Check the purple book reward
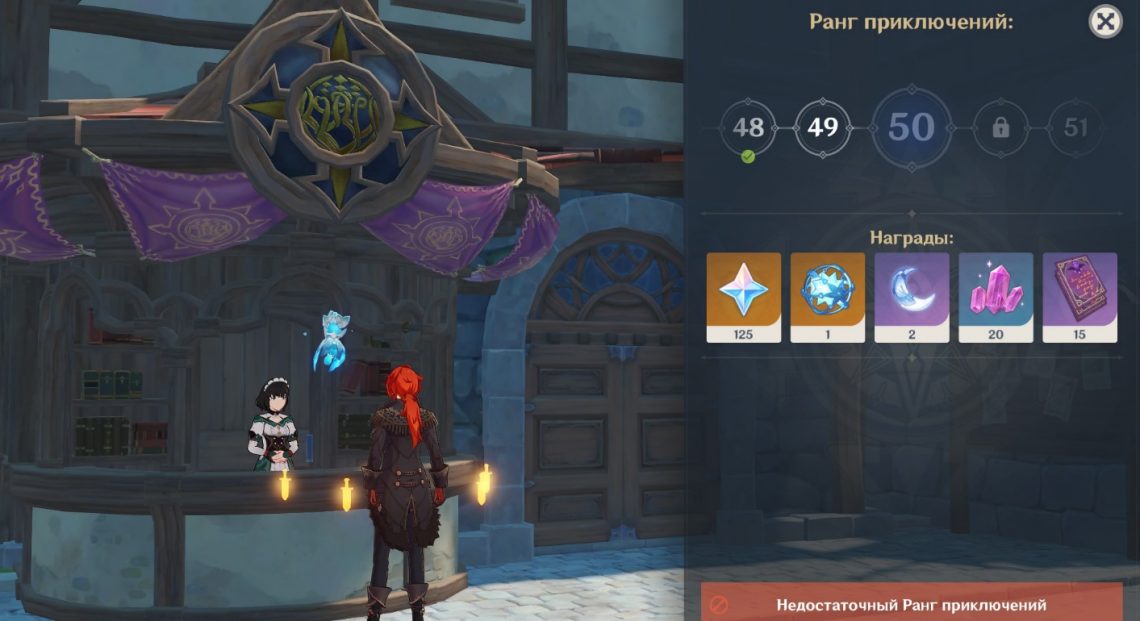This screenshot has height=621, width=1140. point(1079,297)
